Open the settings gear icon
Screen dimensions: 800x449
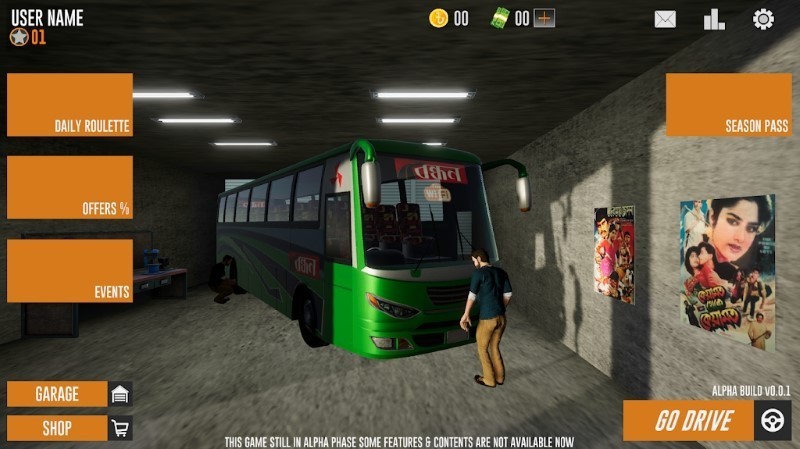pos(764,19)
